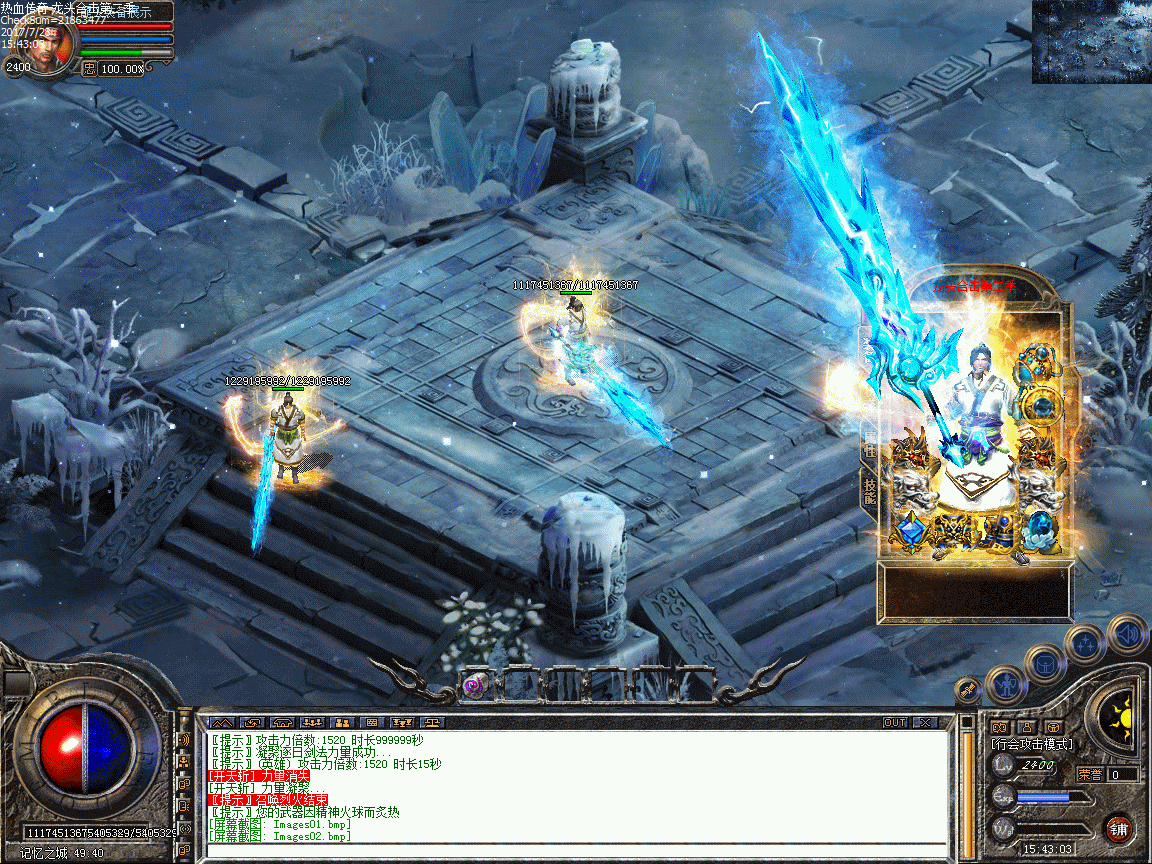Open the minimap in the corner
The height and width of the screenshot is (864, 1152).
pyautogui.click(x=1091, y=41)
